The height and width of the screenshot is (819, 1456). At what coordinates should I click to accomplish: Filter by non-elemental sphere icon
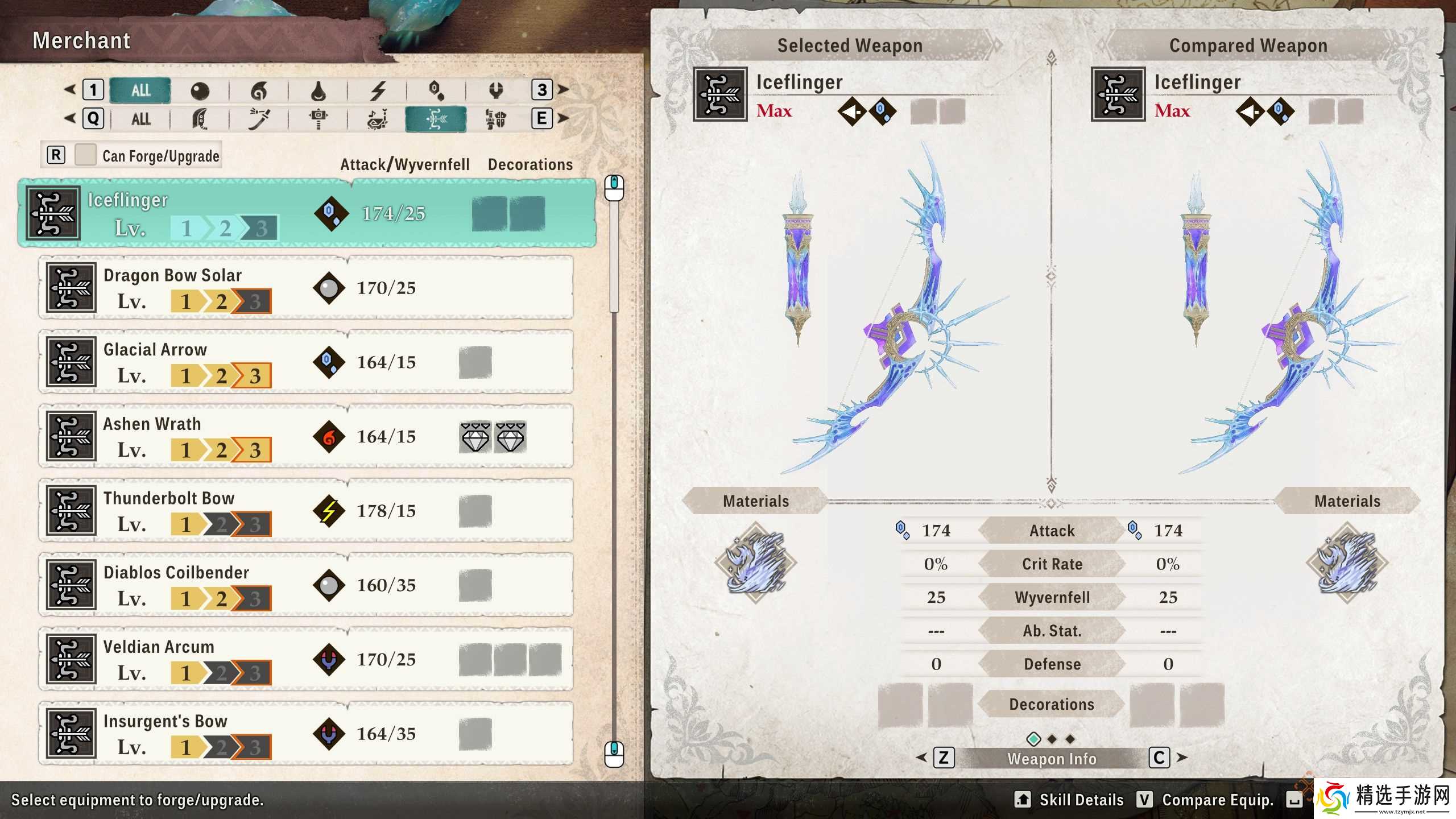coord(200,90)
